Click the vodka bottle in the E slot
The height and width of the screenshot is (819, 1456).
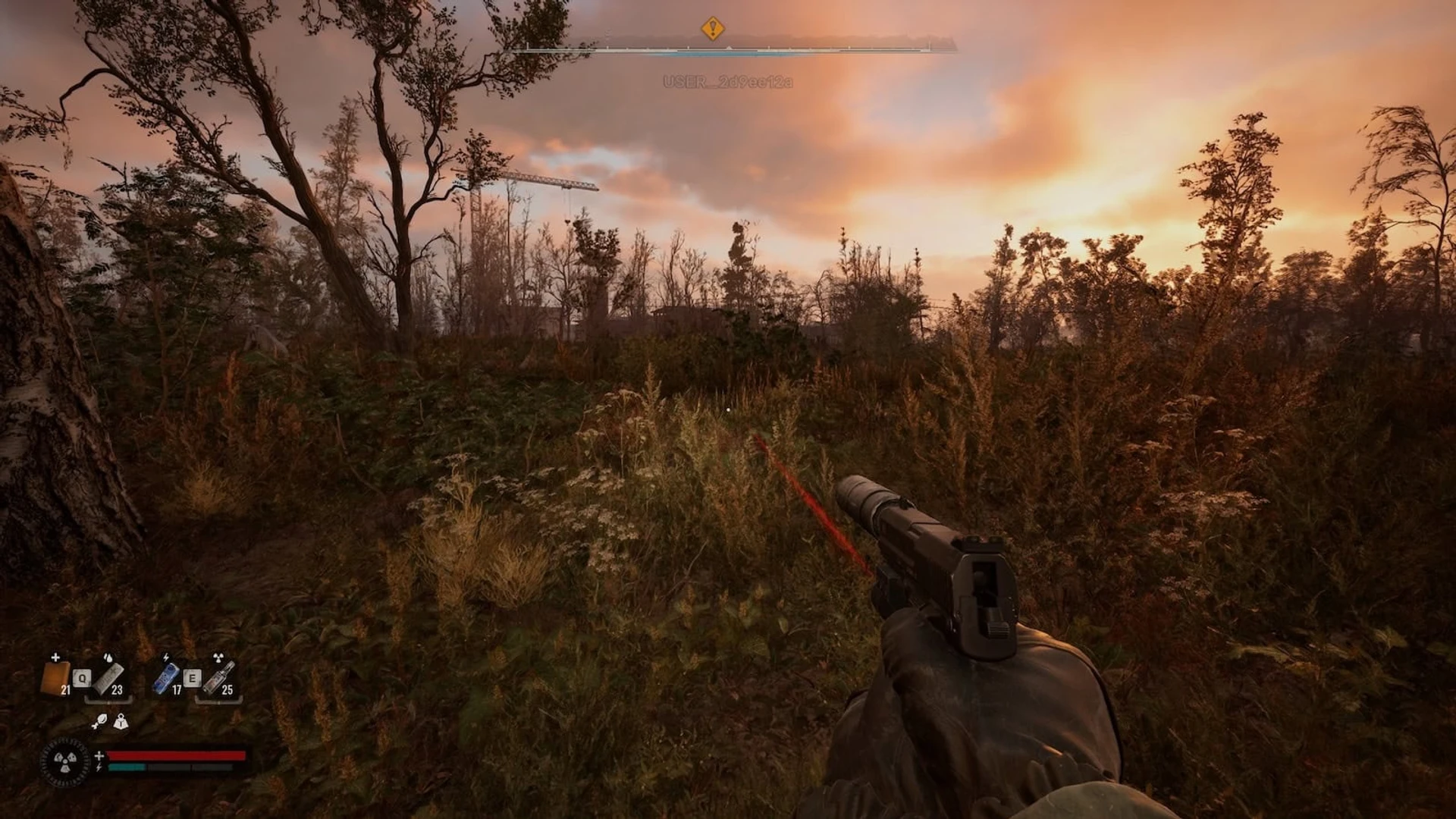[x=218, y=677]
